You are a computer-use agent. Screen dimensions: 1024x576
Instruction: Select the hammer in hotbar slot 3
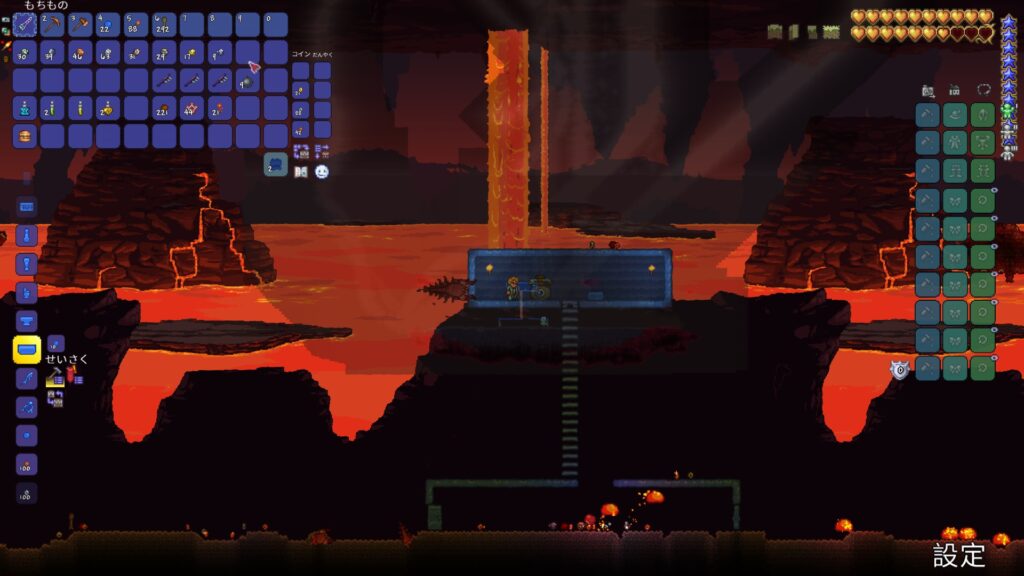click(x=80, y=24)
